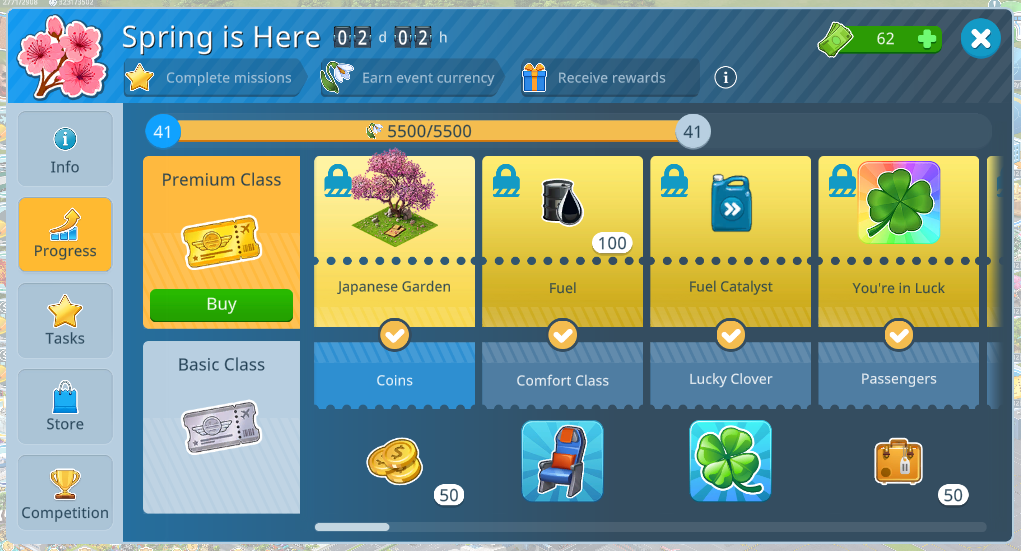Image resolution: width=1021 pixels, height=551 pixels.
Task: Open the Tasks tab
Action: click(x=65, y=321)
